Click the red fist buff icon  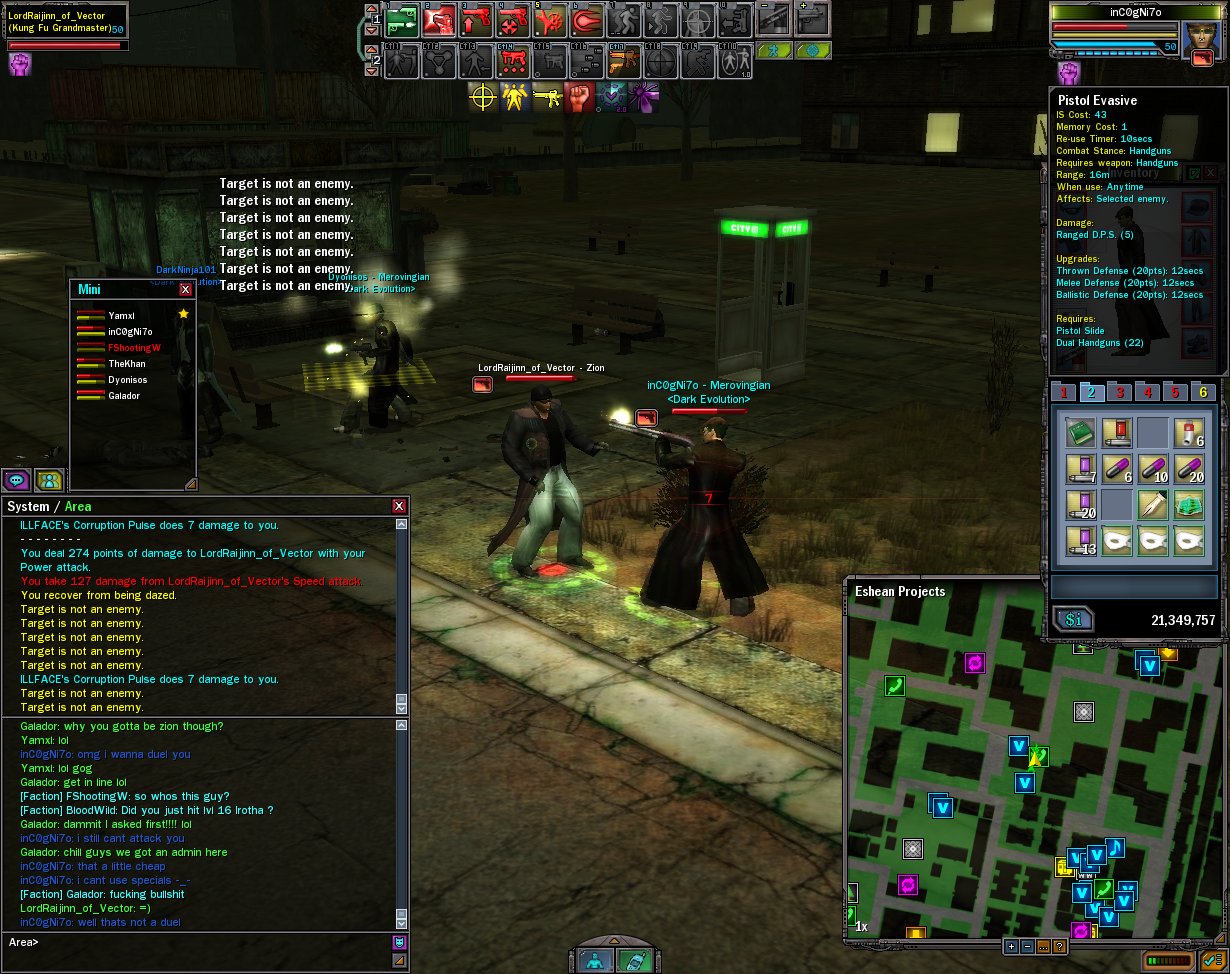coord(579,97)
